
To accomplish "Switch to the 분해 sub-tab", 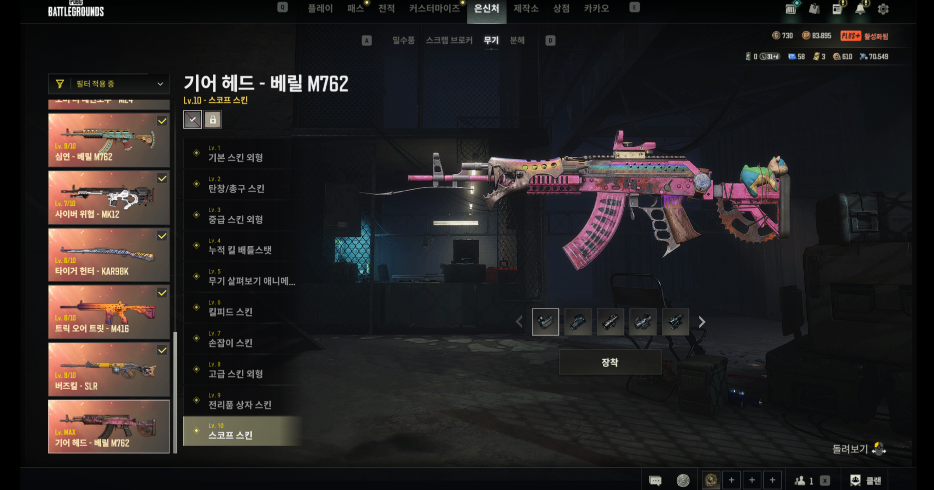I will point(517,41).
